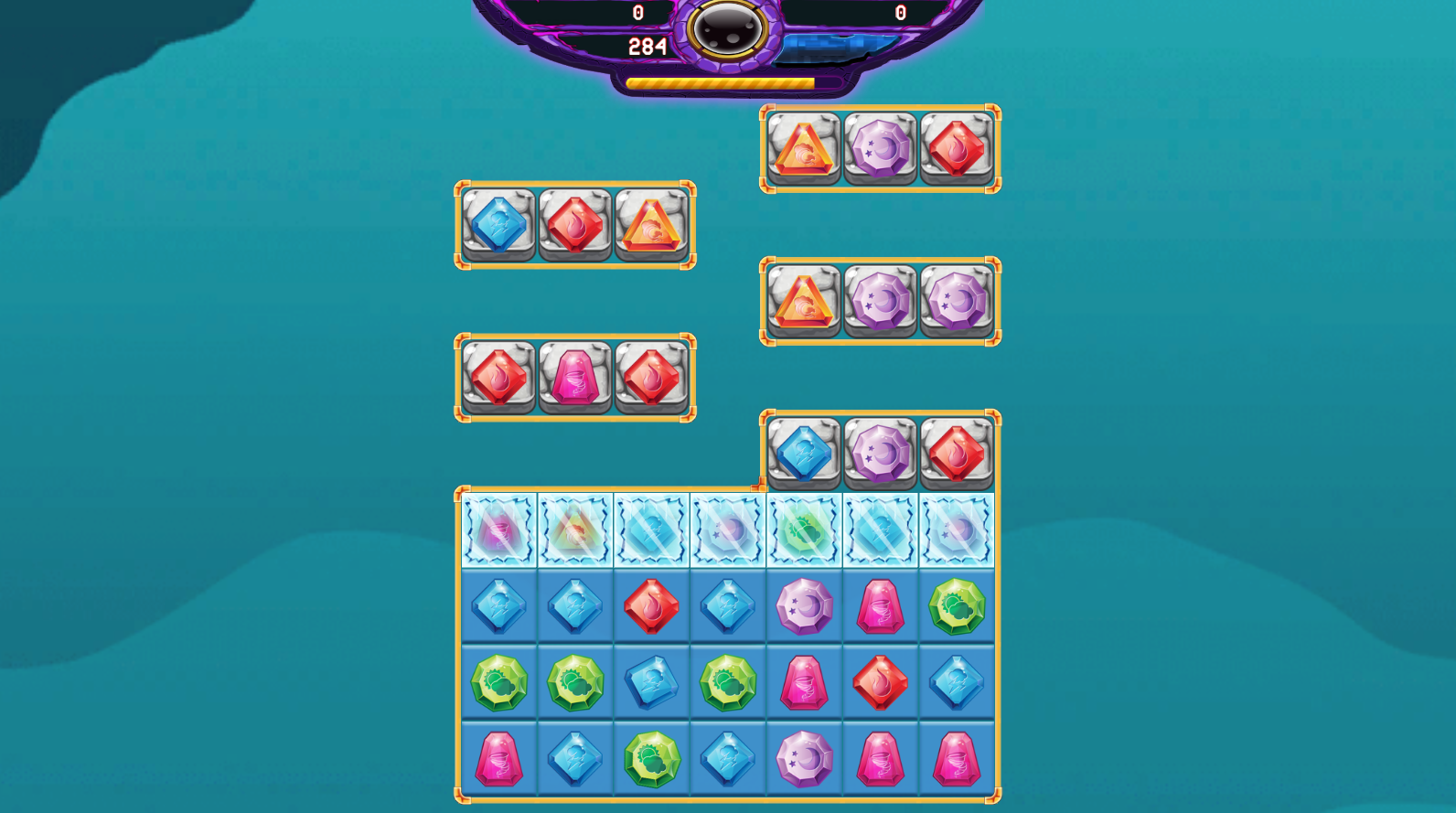Click the purple moon gem next to the orange triangle gem
The height and width of the screenshot is (813, 1456).
879,304
